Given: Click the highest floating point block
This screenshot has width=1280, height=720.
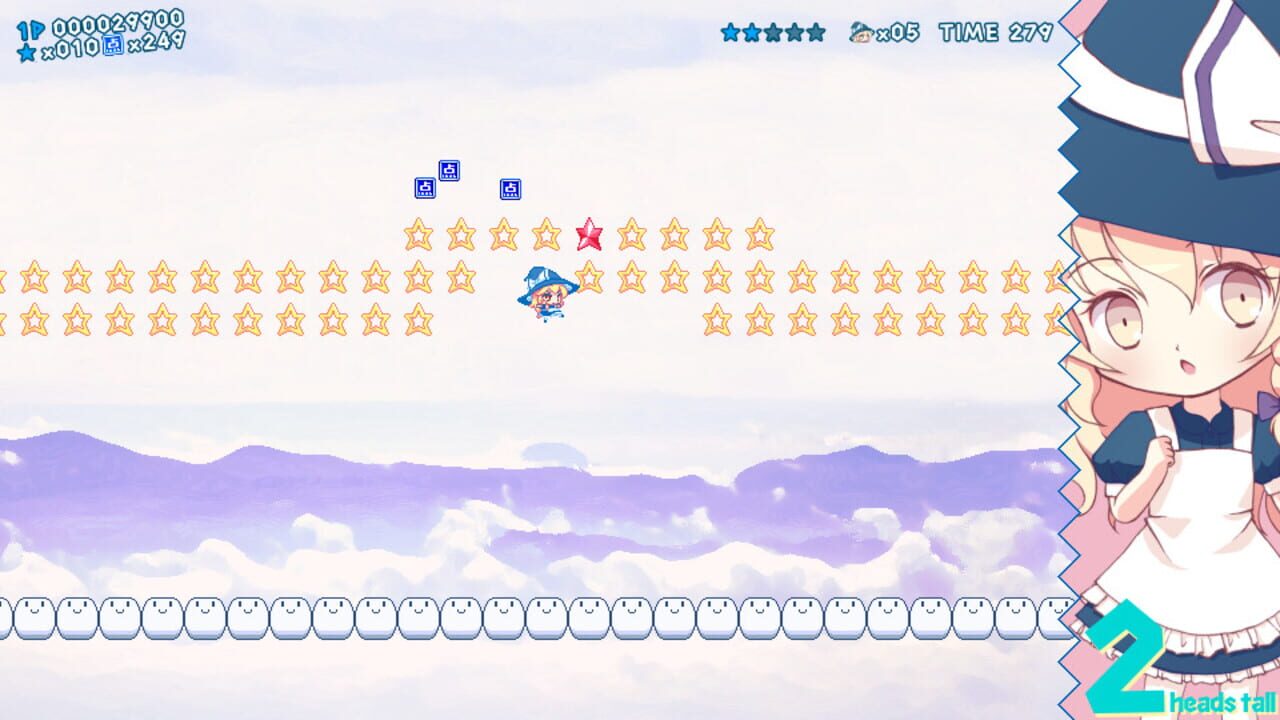Looking at the screenshot, I should [449, 168].
